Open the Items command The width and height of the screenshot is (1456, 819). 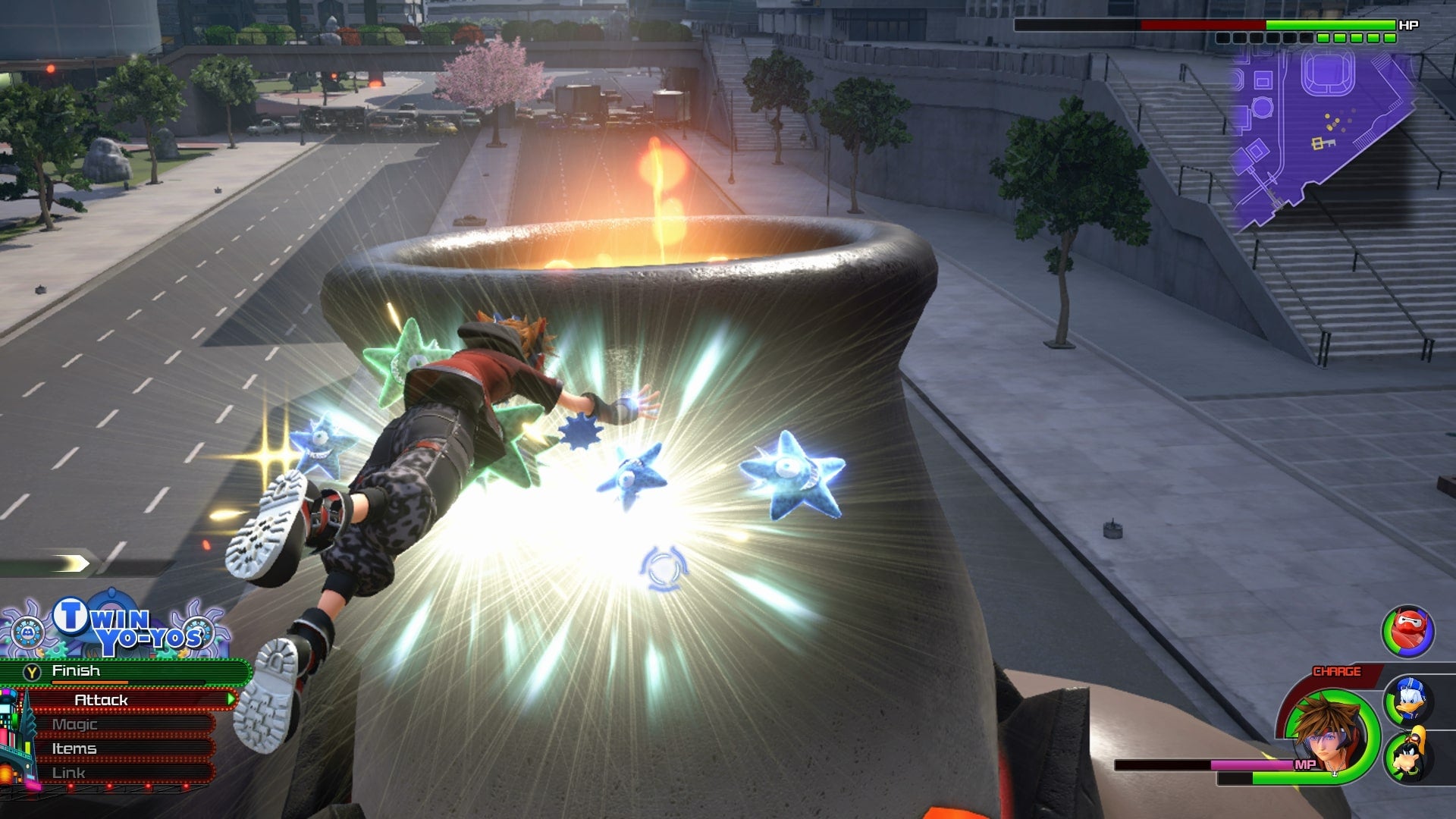pyautogui.click(x=121, y=748)
